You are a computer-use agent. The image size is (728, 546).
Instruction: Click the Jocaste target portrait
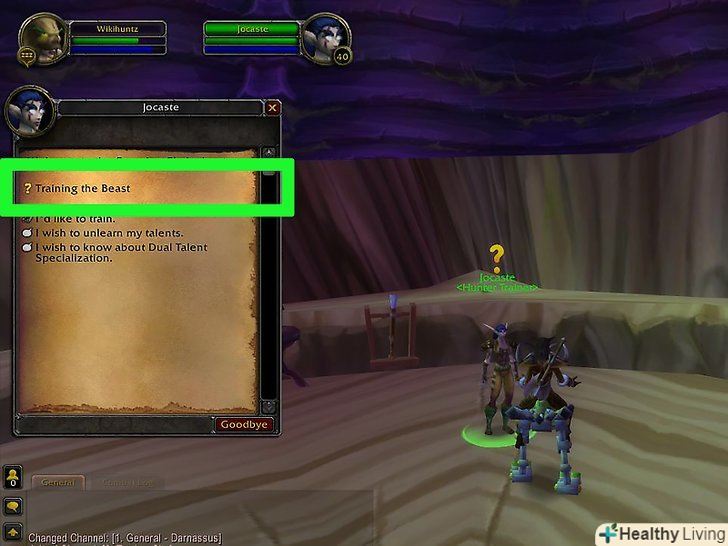[x=328, y=37]
